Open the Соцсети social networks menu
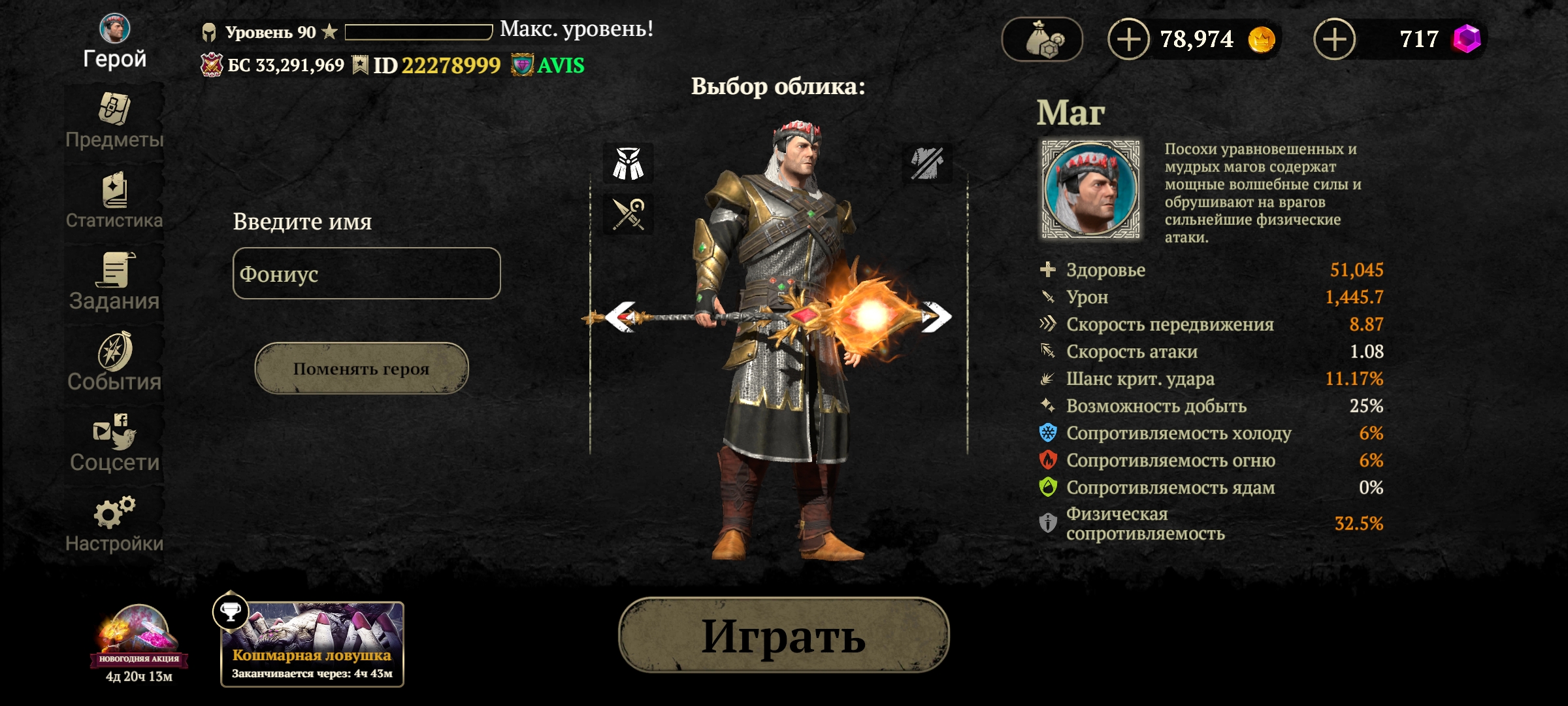This screenshot has height=706, width=1568. (114, 443)
